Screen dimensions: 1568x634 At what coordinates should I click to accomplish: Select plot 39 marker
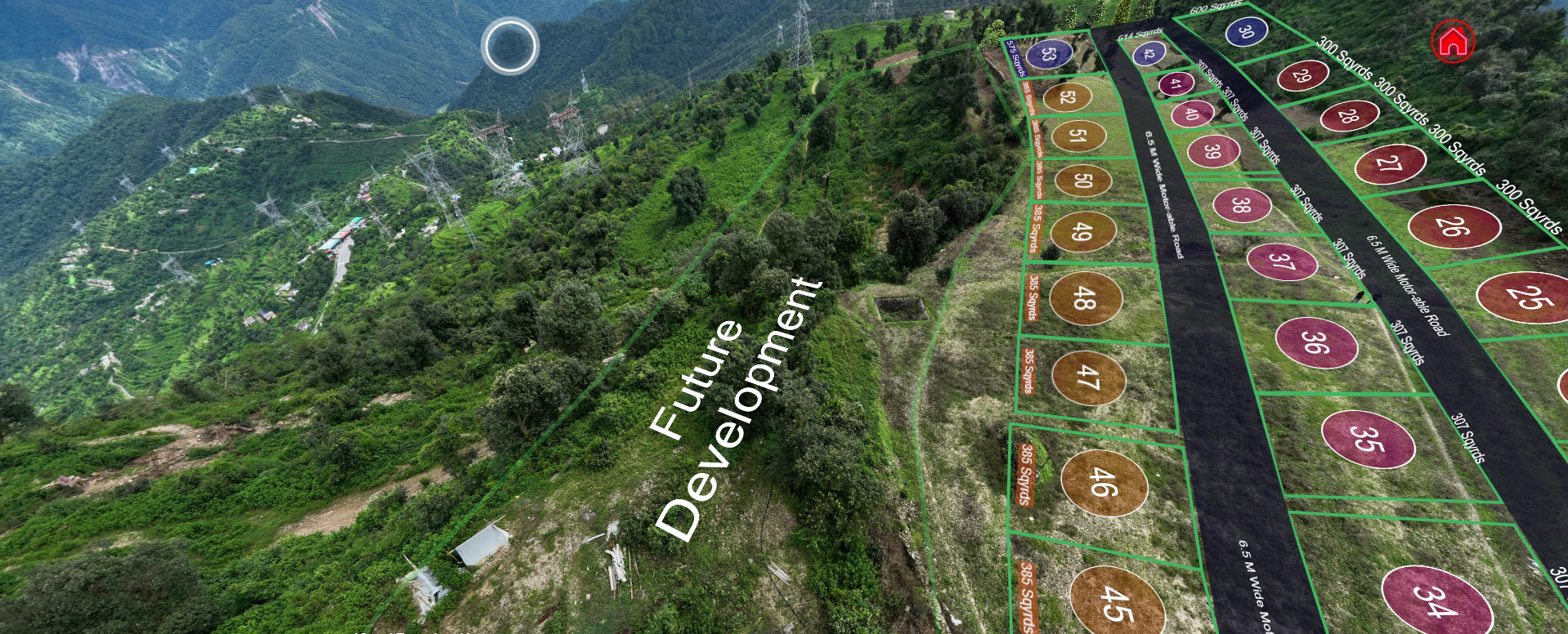pyautogui.click(x=1213, y=151)
